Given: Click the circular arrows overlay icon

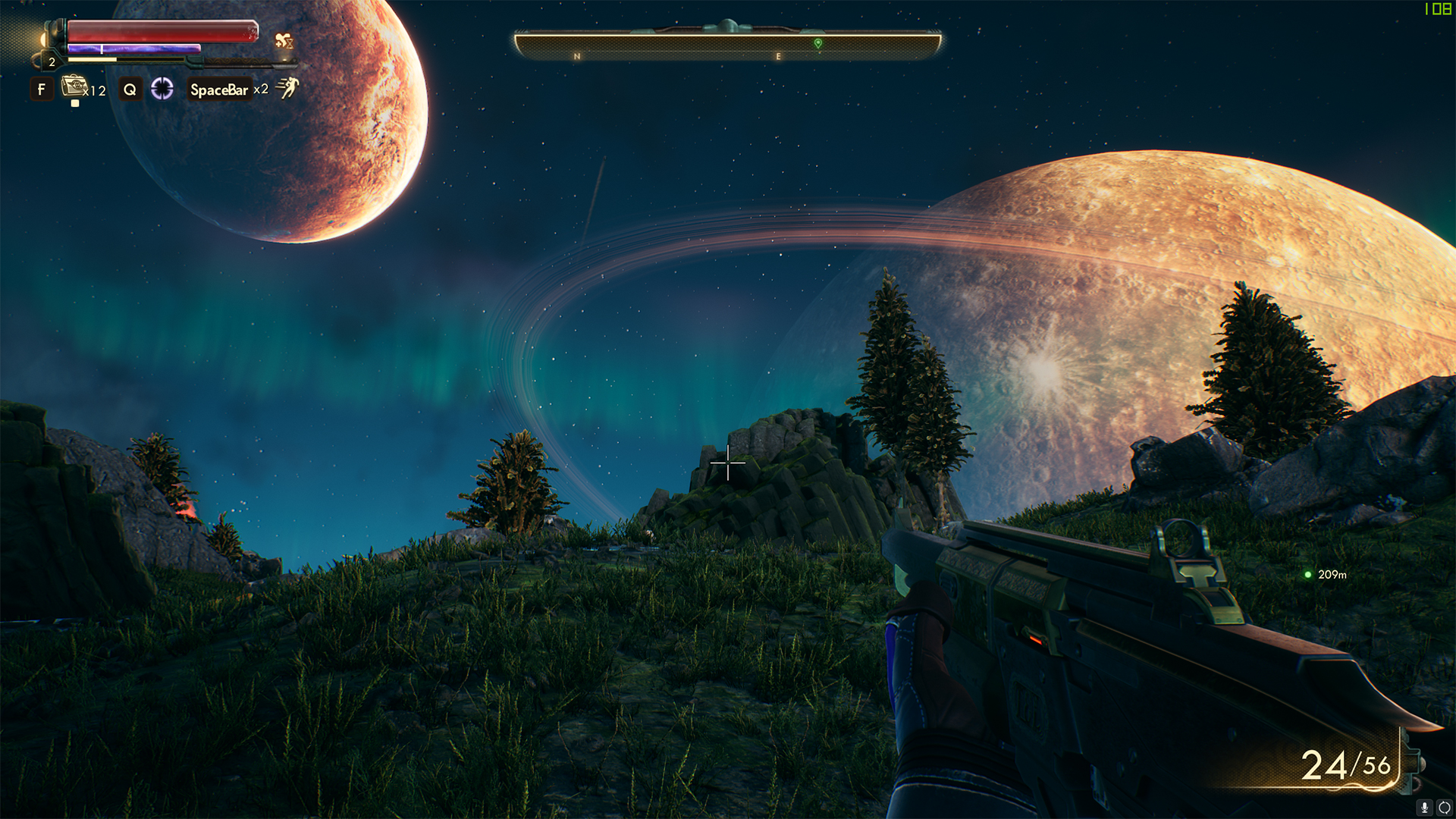Looking at the screenshot, I should (1445, 808).
